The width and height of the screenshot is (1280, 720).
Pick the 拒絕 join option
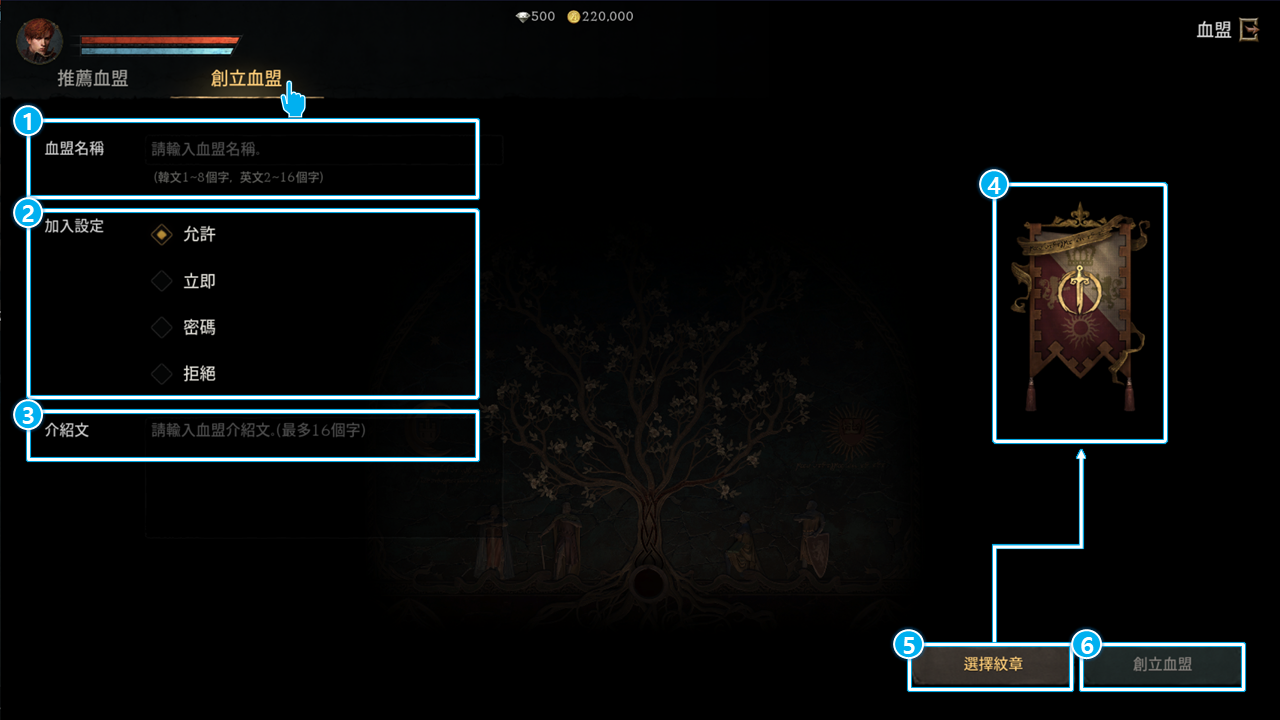[x=162, y=374]
